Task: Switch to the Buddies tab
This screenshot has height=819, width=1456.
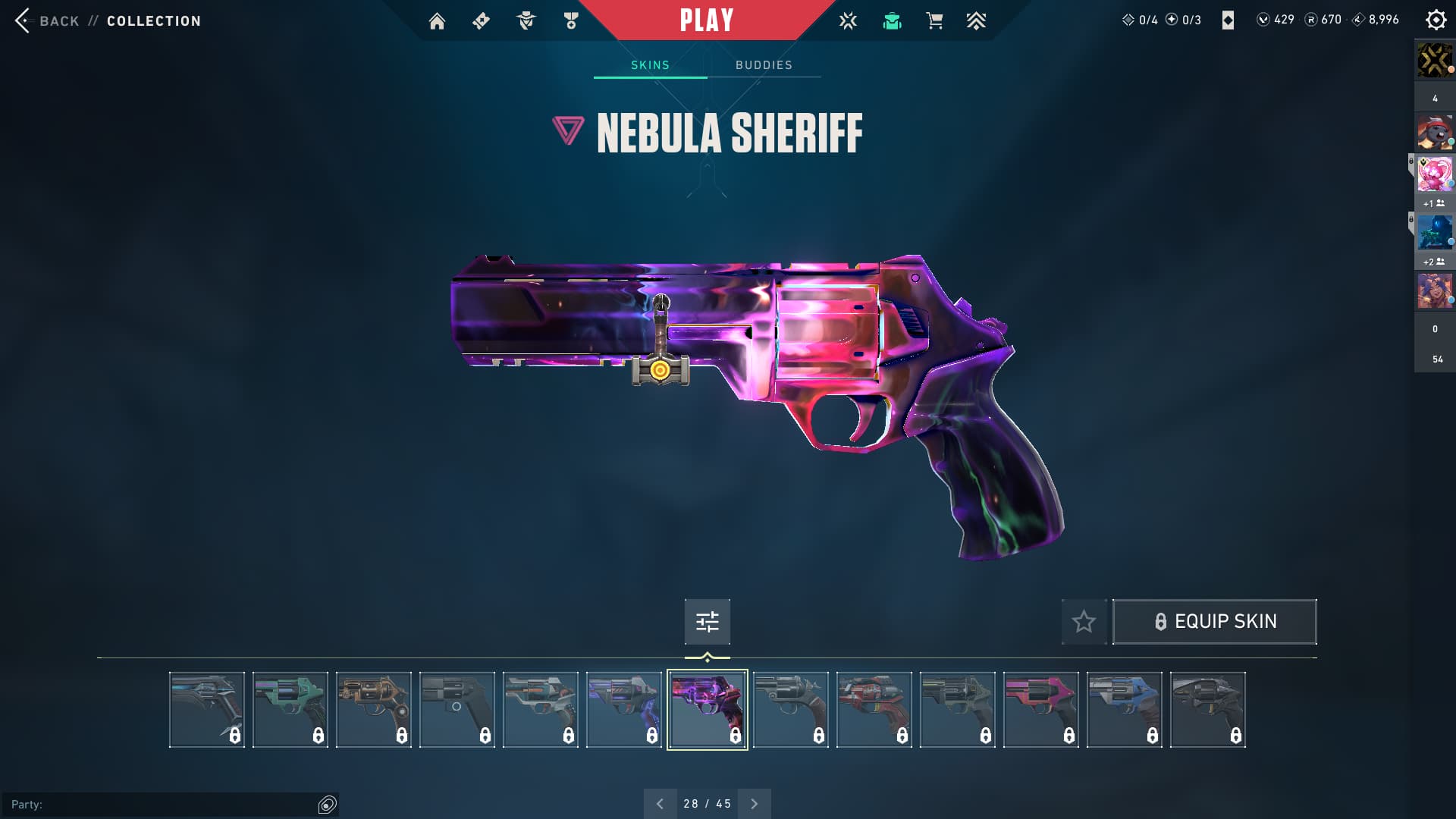Action: point(764,65)
